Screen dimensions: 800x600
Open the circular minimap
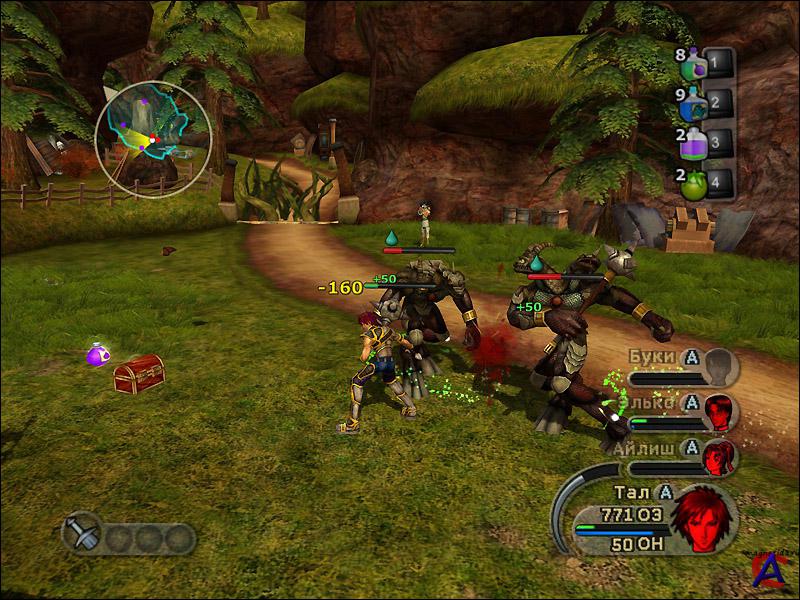[153, 139]
